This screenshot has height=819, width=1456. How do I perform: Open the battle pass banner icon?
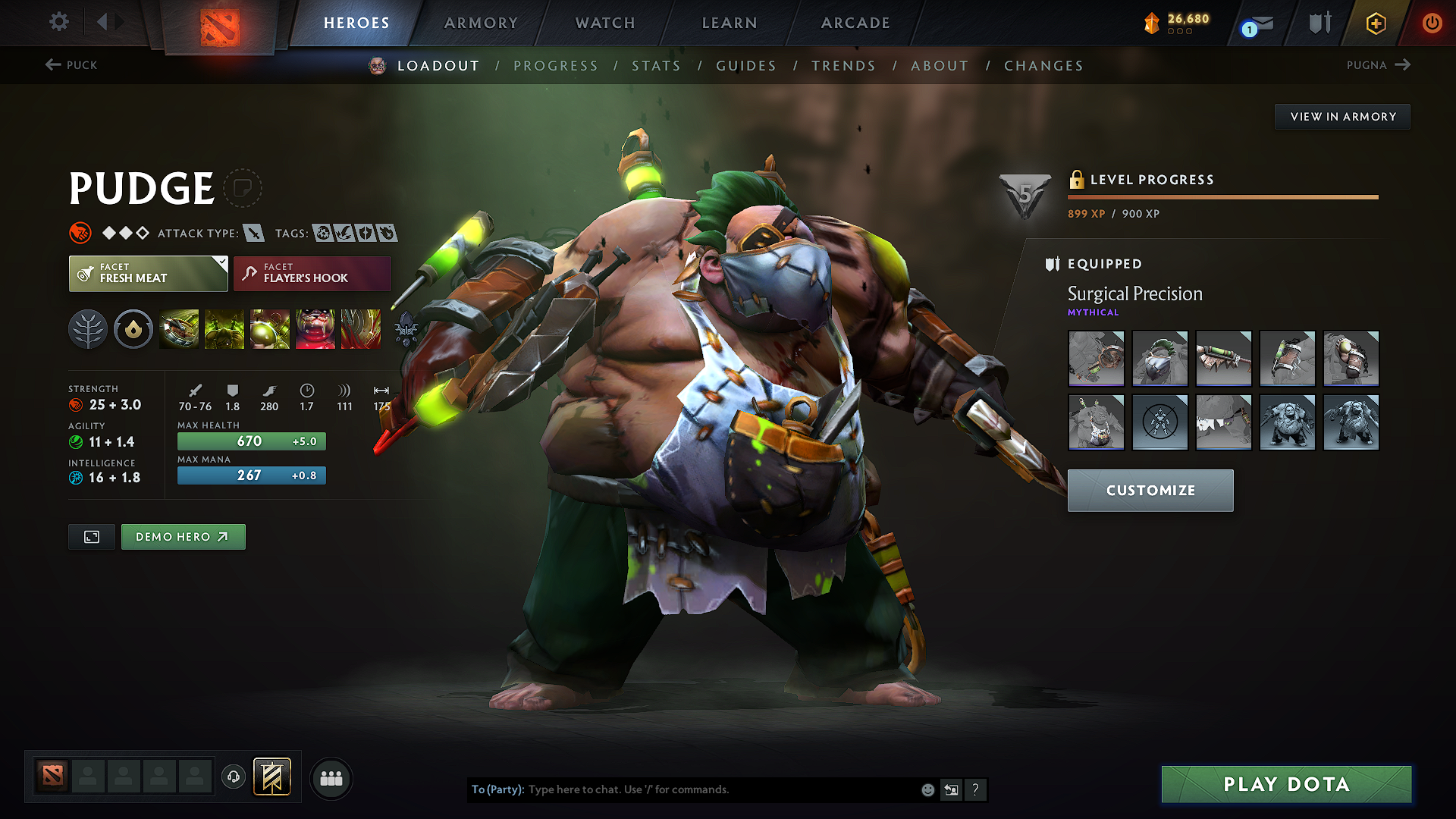coord(271,777)
